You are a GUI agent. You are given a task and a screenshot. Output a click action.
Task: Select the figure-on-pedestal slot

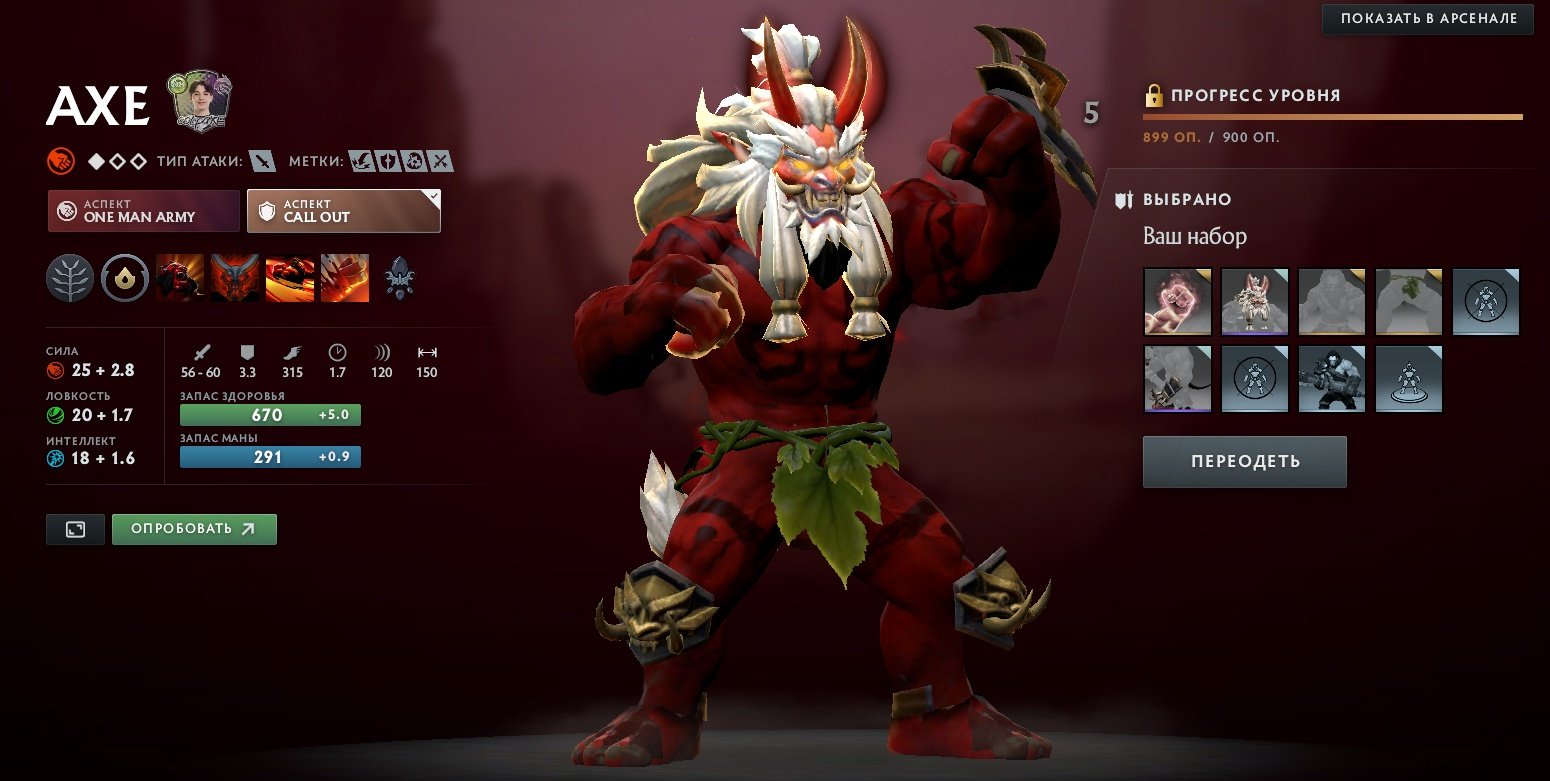1408,379
